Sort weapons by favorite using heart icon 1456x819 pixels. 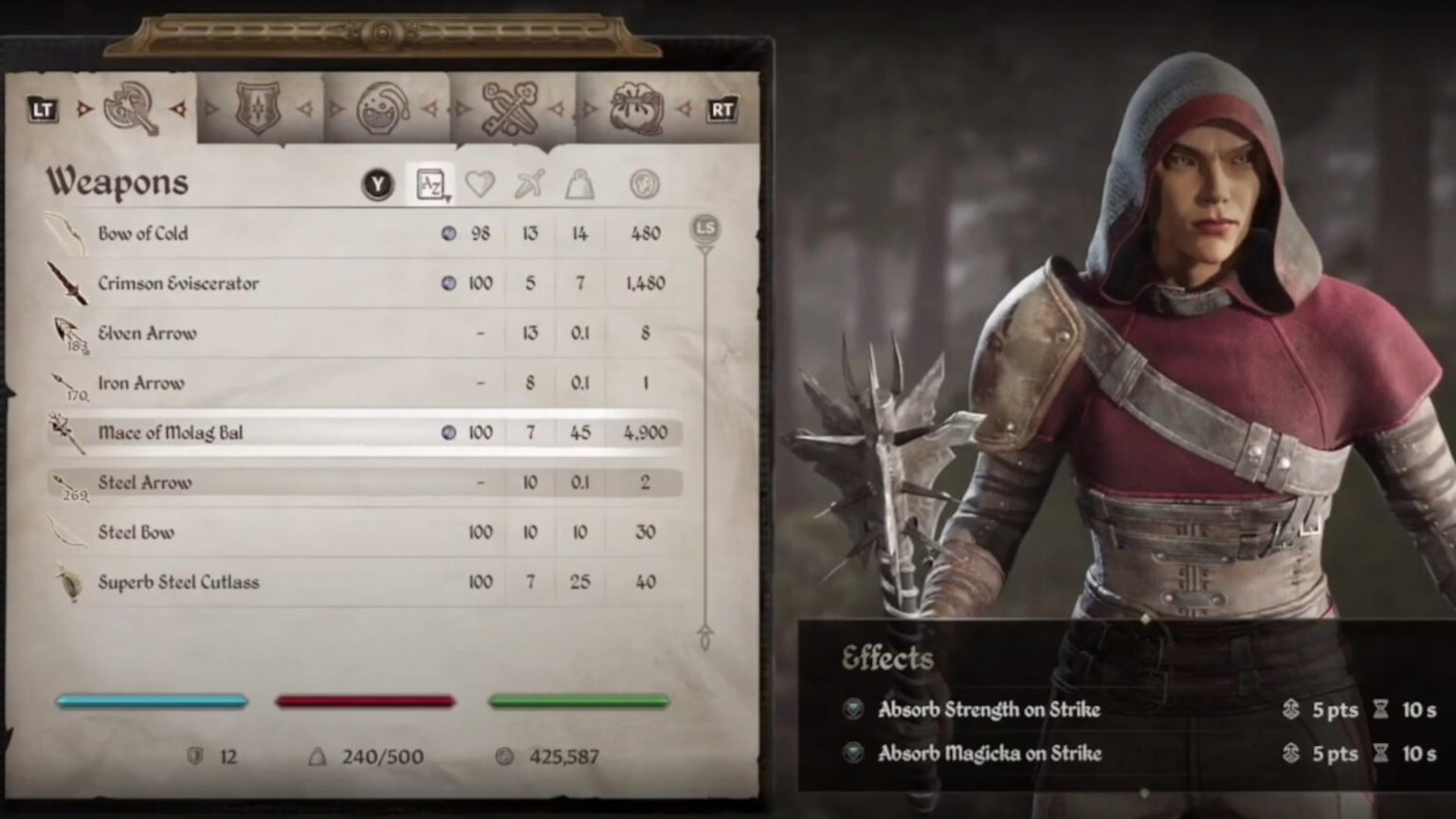481,184
